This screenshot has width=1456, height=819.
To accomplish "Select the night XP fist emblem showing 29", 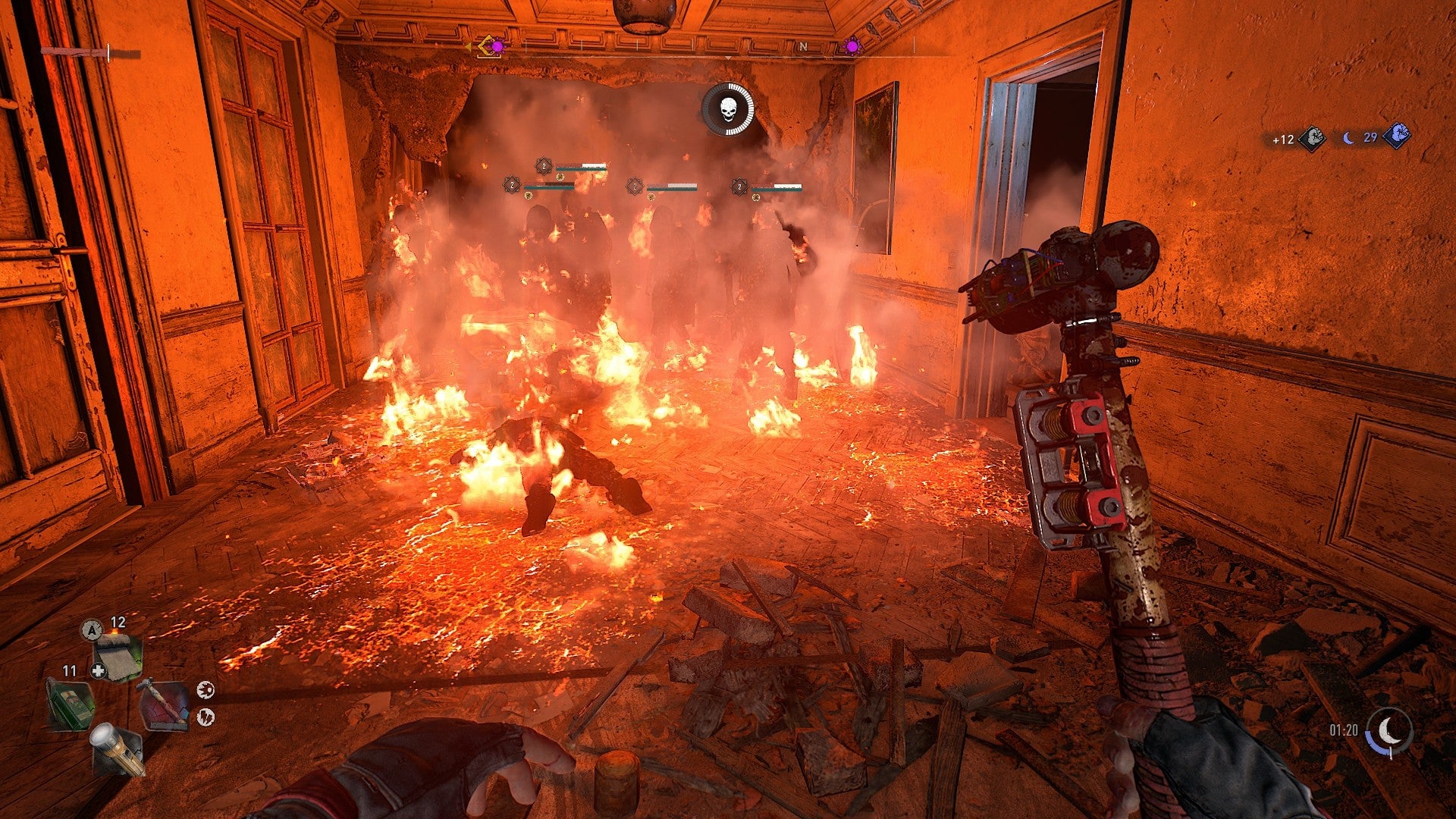I will pyautogui.click(x=1398, y=136).
